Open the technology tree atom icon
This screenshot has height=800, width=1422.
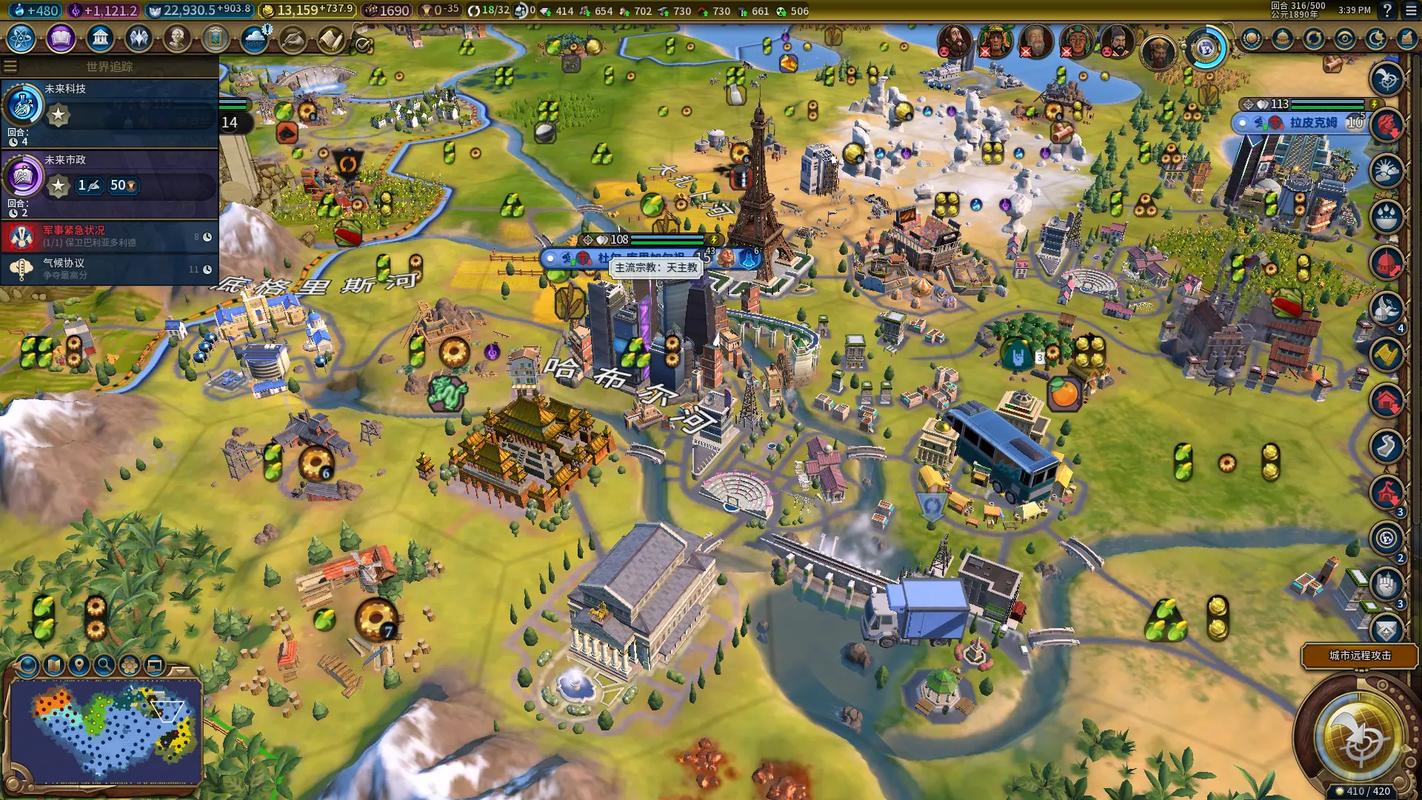tap(21, 39)
